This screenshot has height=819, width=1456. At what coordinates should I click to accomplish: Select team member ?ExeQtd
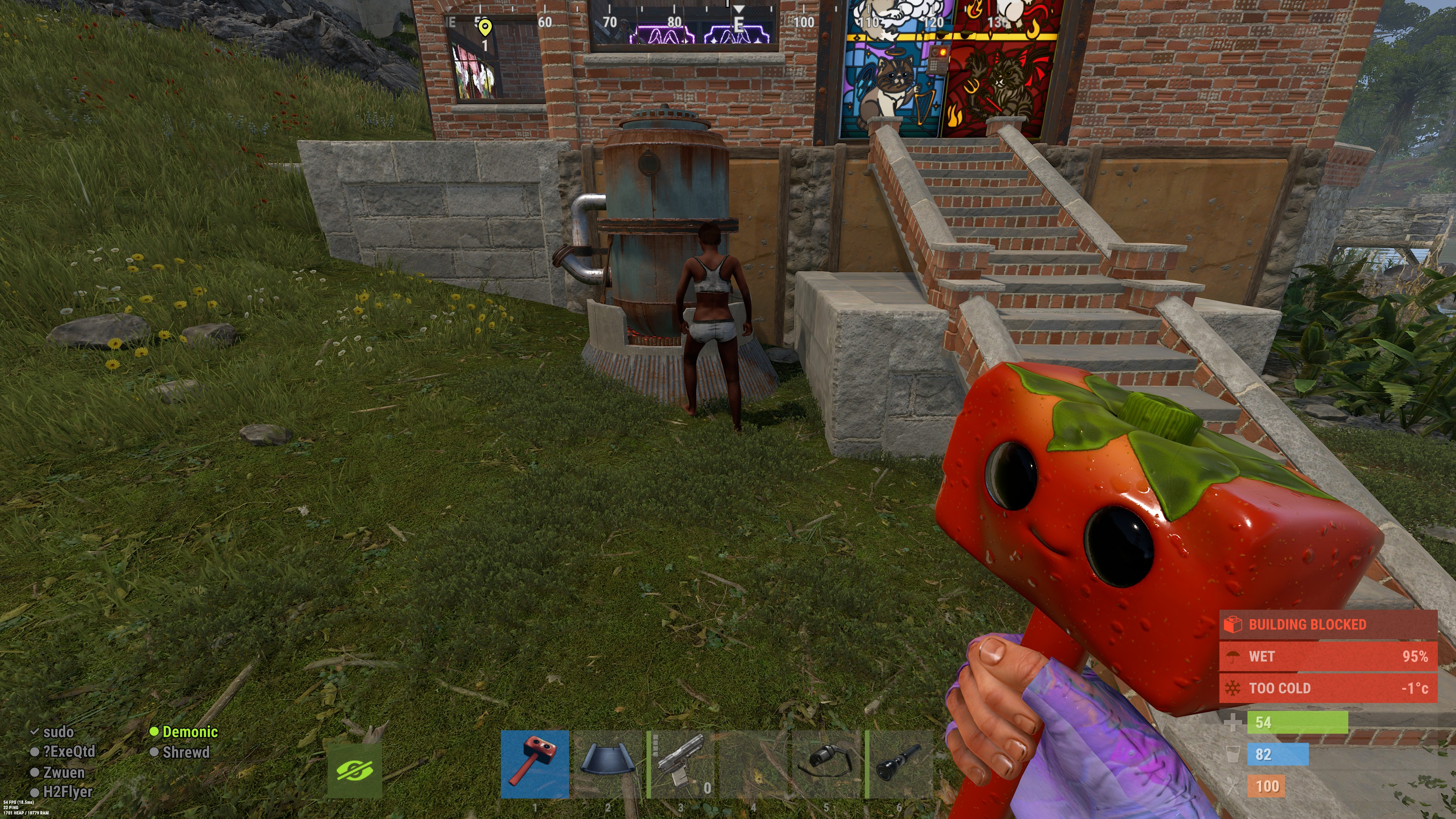[68, 752]
